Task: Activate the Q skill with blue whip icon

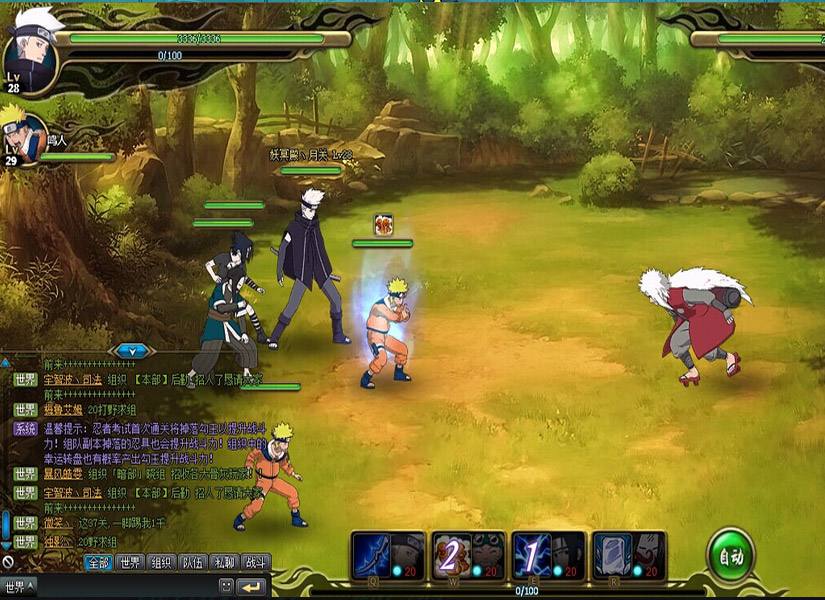Action: click(389, 555)
